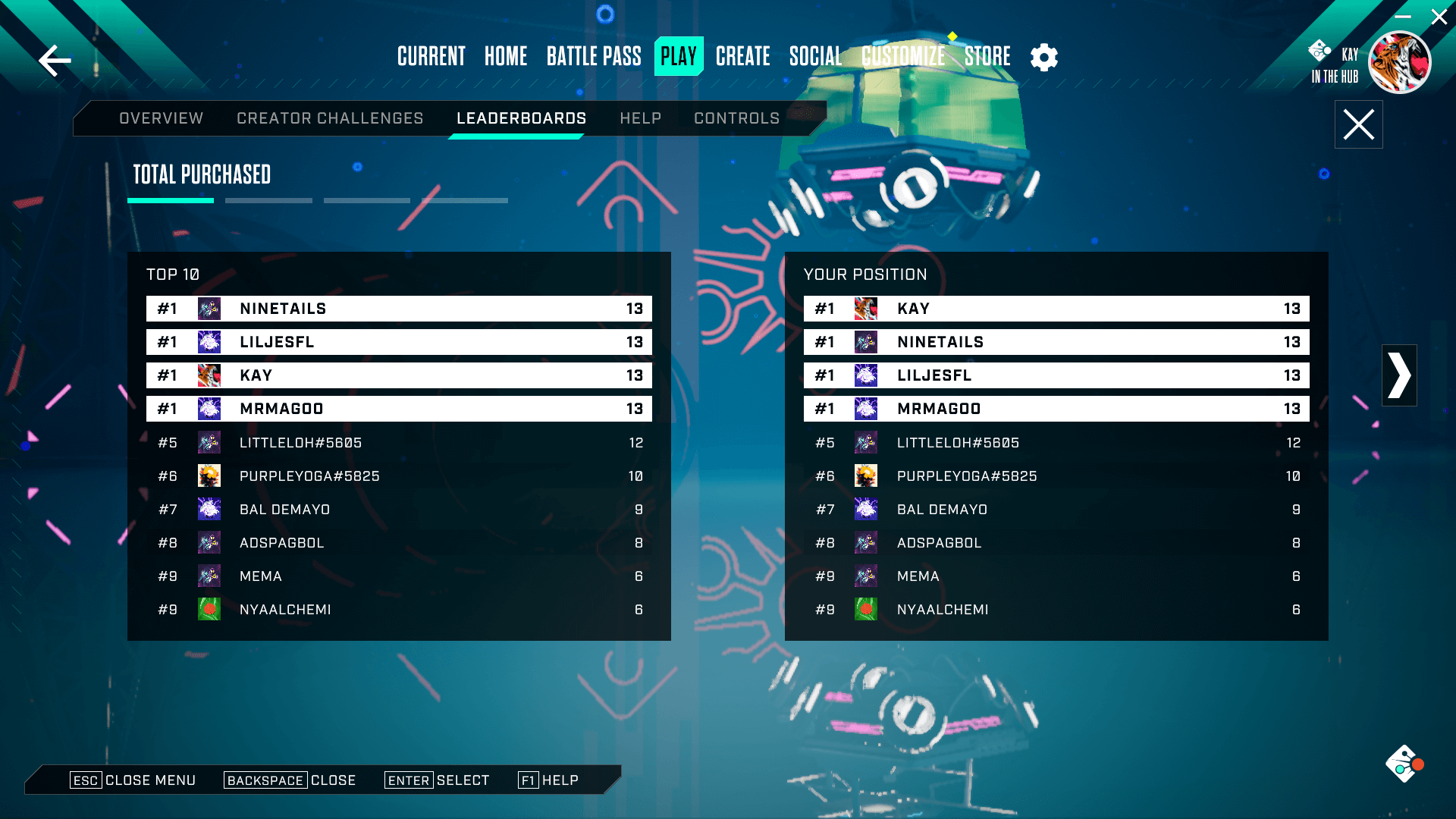
Task: Open the Current menu
Action: (x=431, y=56)
